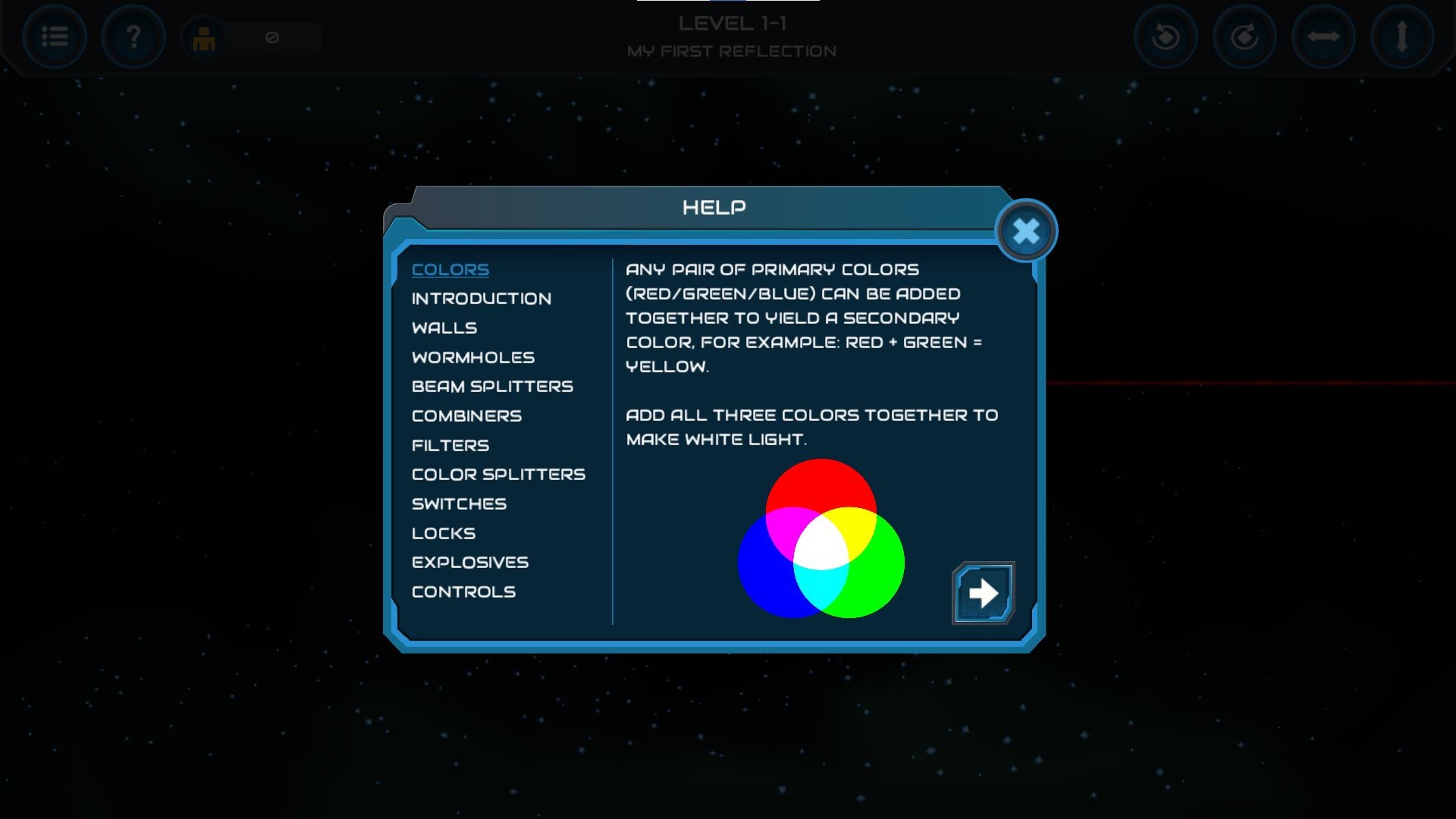Open the Filters help section
Screen dimensions: 1456x819
[449, 445]
